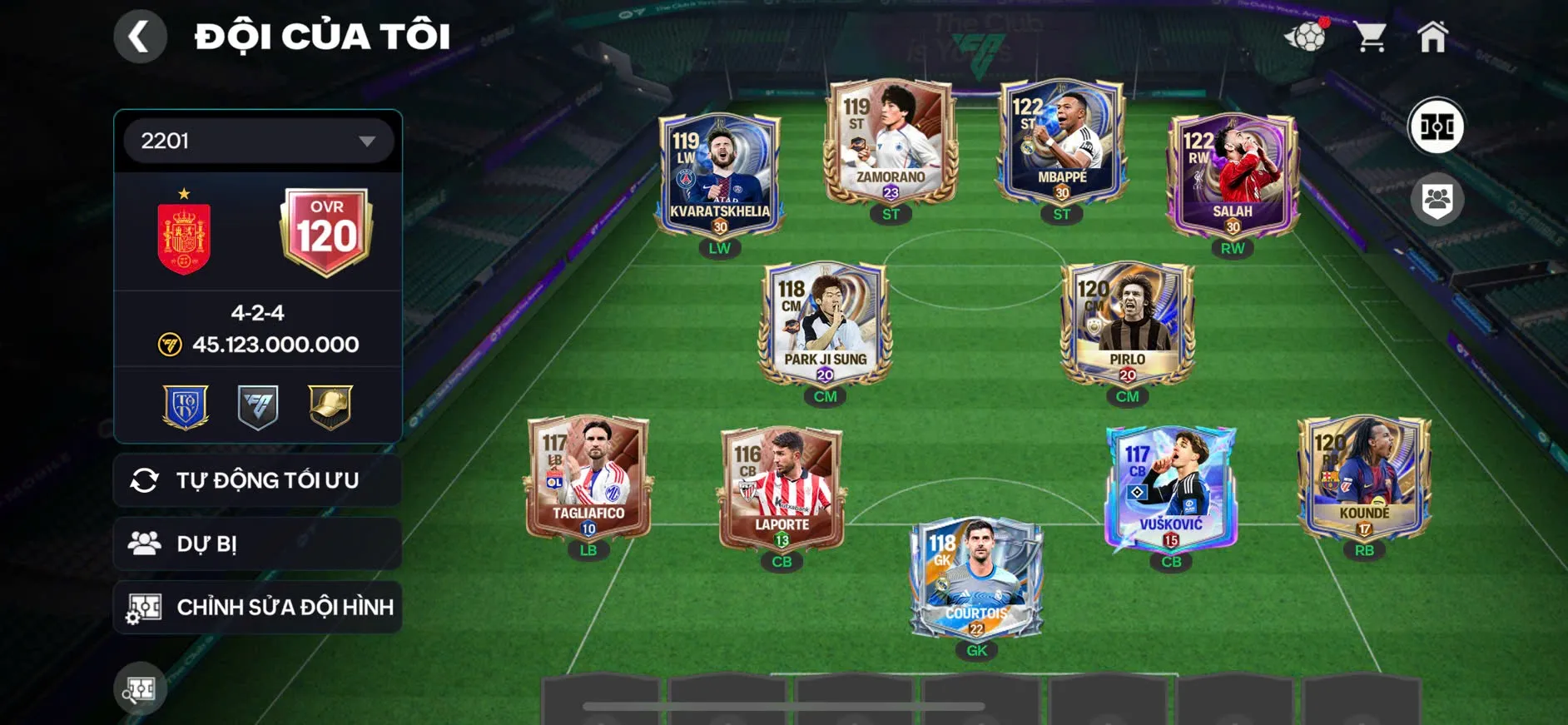Open CHỈNH SỬA ĐỘI HÌNH editor
1568x725 pixels.
tap(256, 607)
